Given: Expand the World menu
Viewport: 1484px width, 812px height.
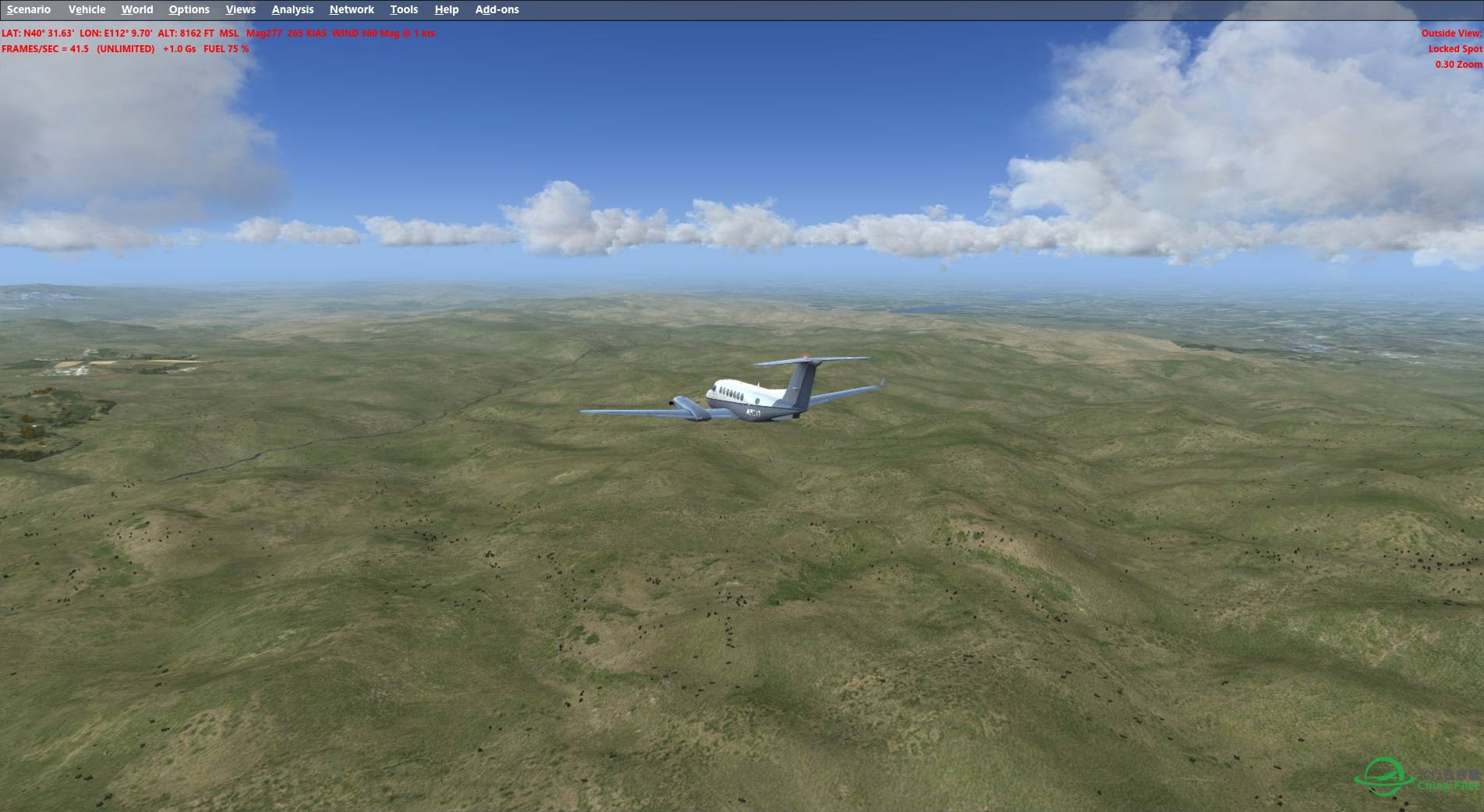Looking at the screenshot, I should (x=137, y=9).
